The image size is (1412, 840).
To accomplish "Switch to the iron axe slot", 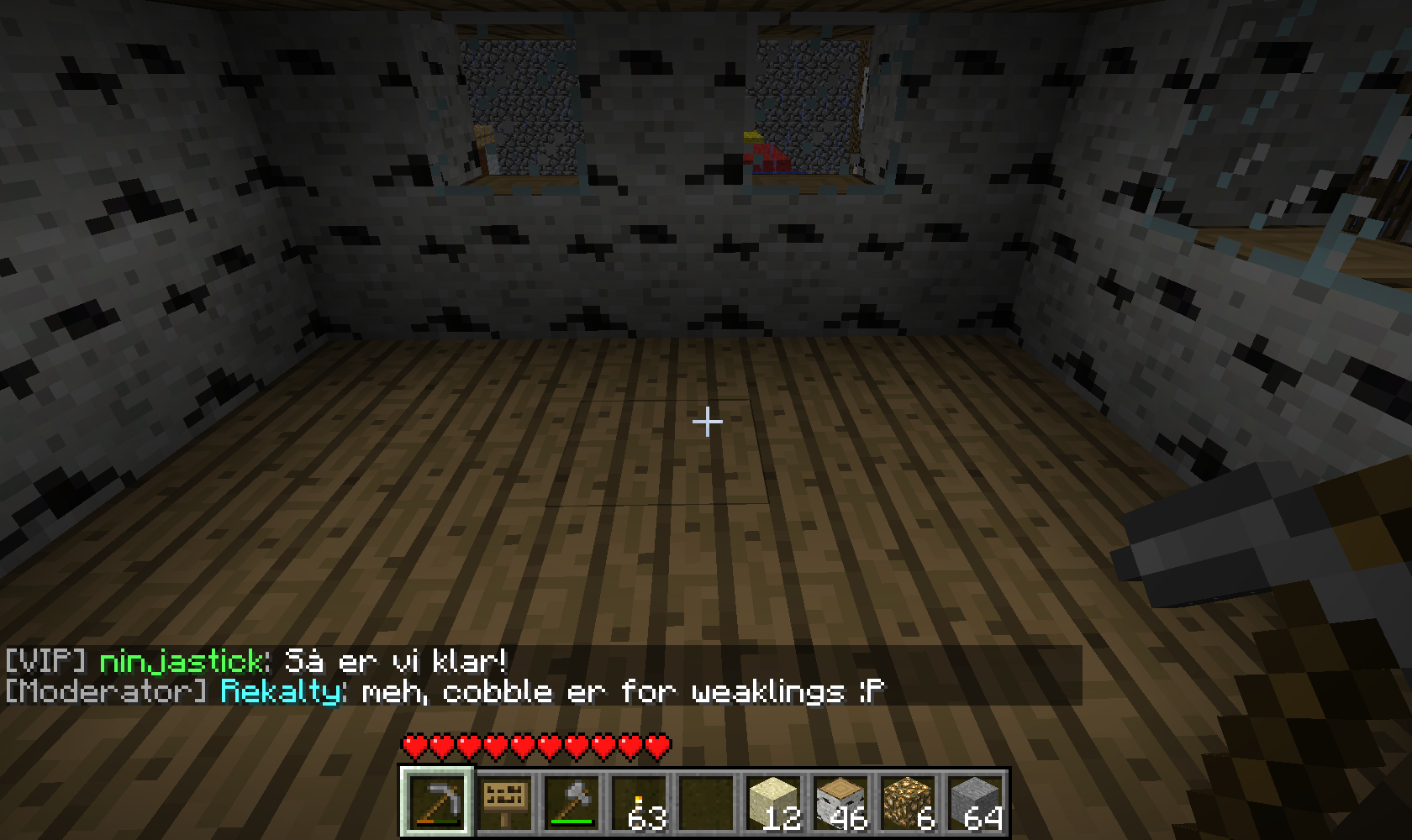I will [x=572, y=802].
